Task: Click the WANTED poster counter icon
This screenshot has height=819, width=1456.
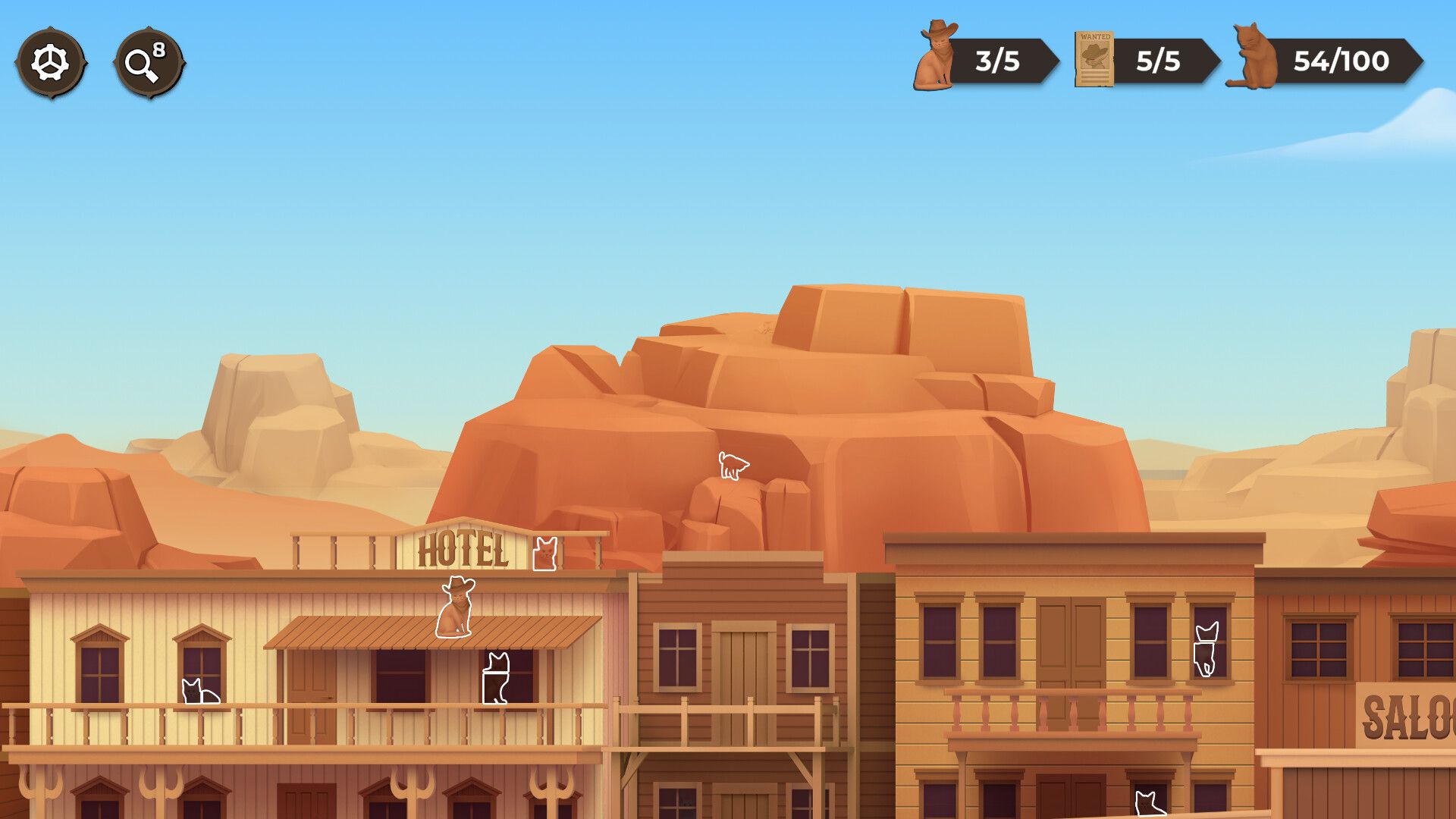Action: coord(1095,59)
